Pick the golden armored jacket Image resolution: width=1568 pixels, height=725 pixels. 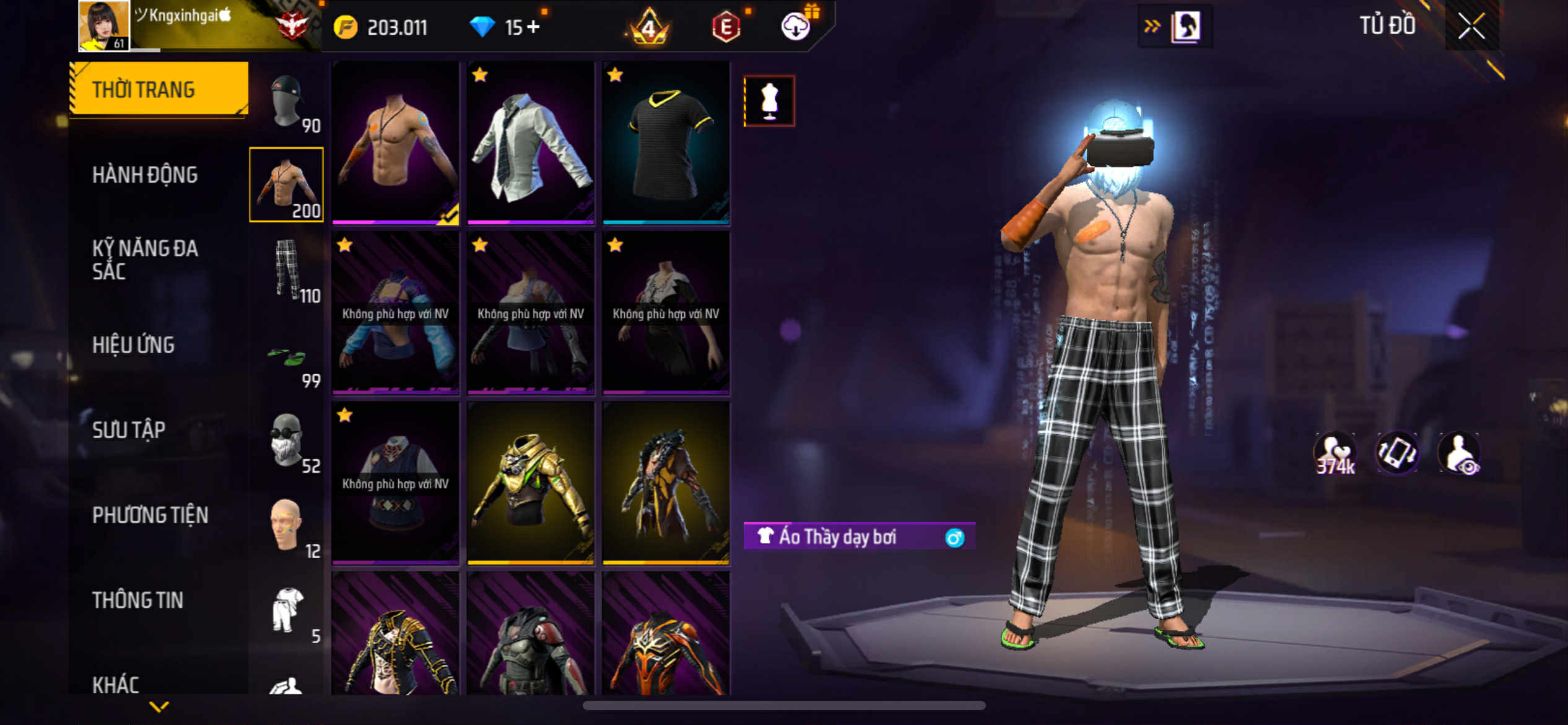(531, 483)
